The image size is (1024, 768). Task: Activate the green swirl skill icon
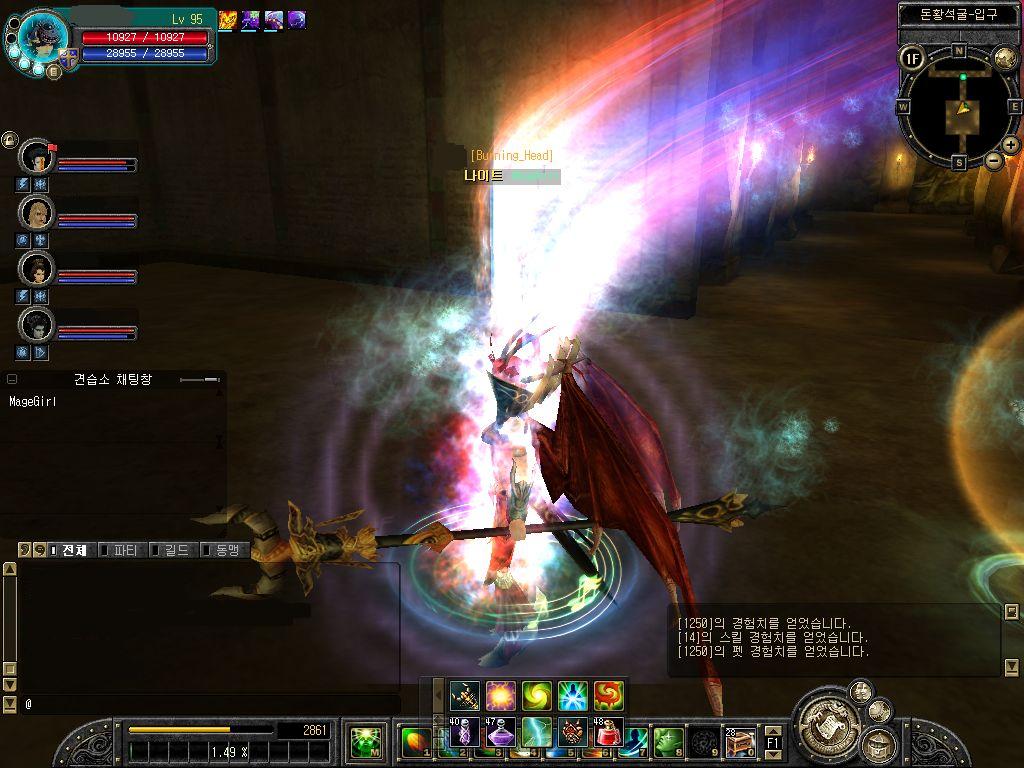(x=536, y=695)
